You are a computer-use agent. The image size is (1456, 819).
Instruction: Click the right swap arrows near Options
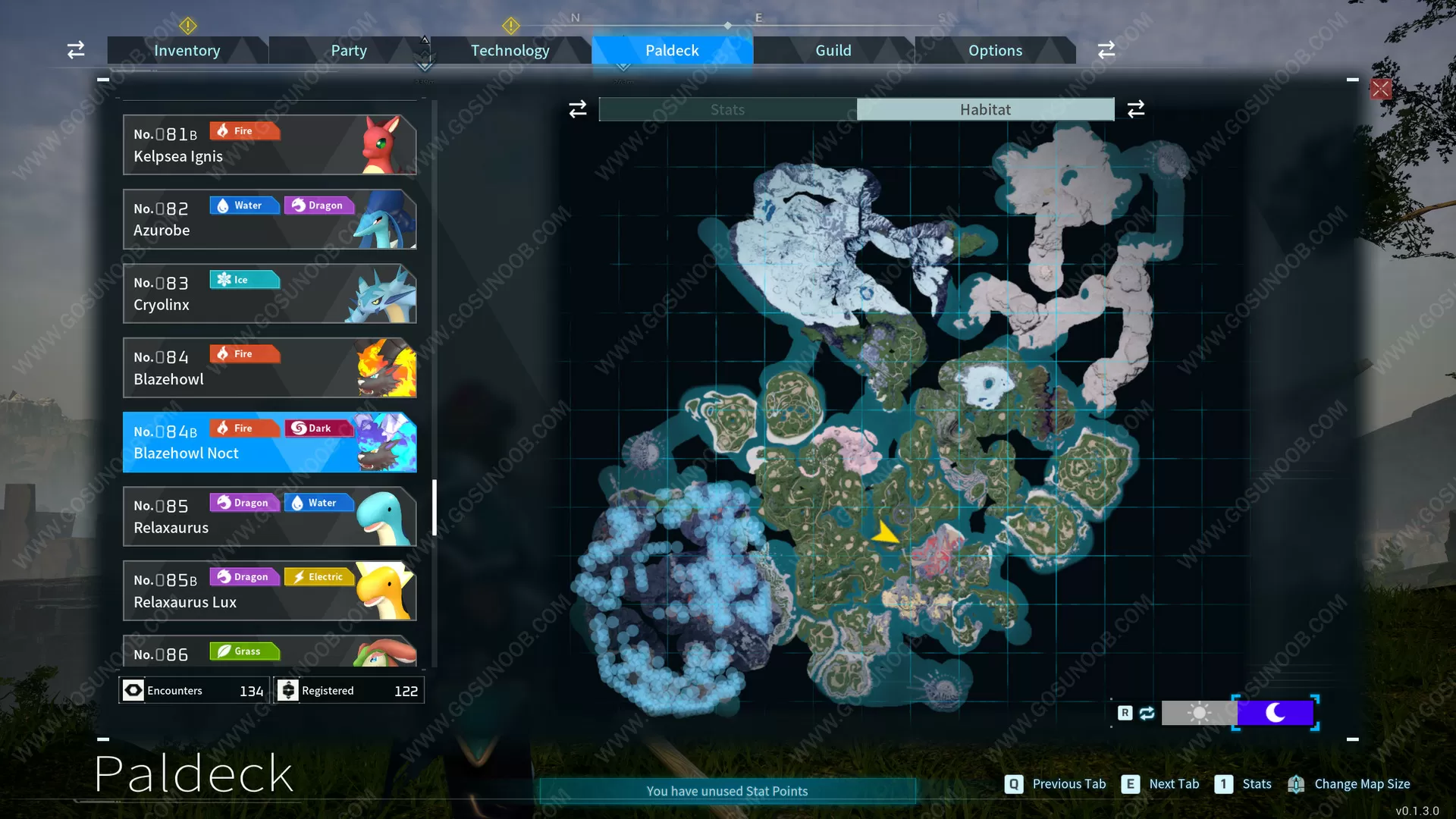(x=1106, y=49)
